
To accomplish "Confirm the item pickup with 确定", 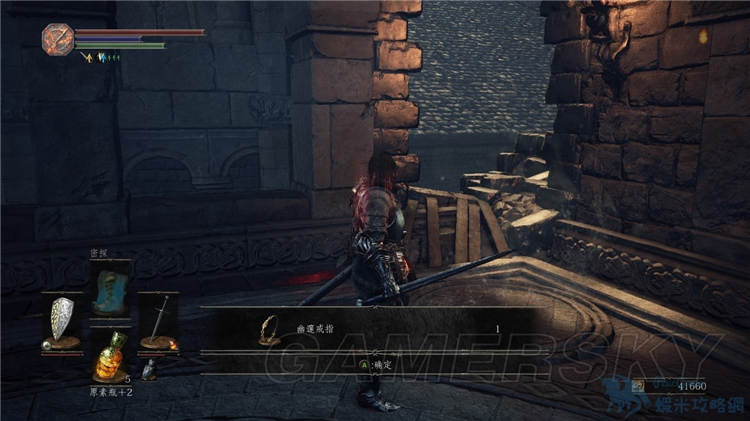I will click(377, 366).
